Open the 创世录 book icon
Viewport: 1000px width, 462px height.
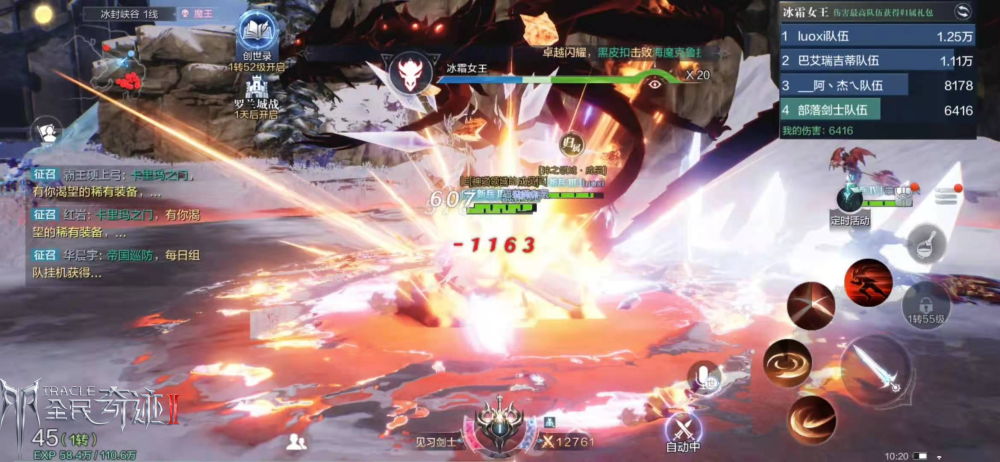pos(258,32)
